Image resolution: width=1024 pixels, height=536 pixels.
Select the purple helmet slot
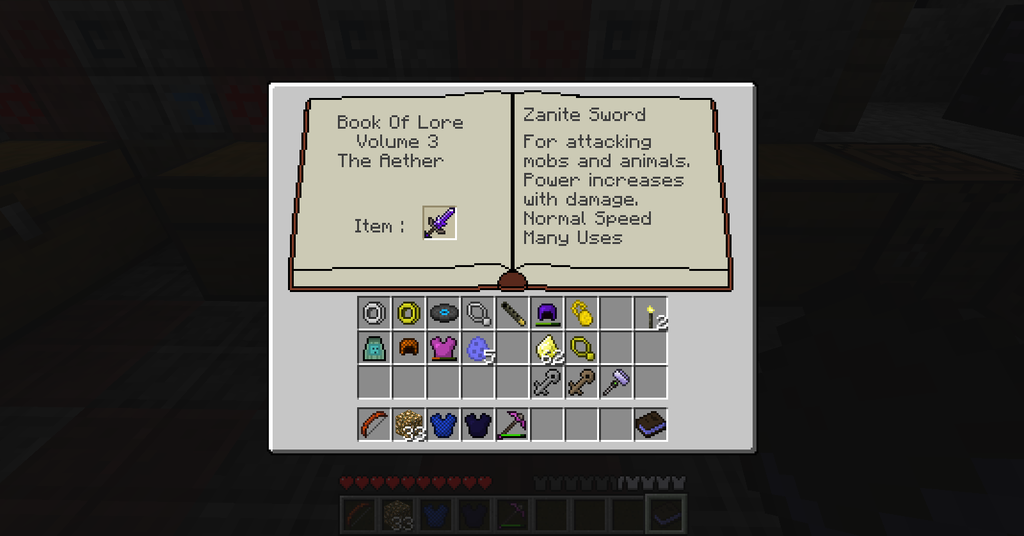point(546,314)
